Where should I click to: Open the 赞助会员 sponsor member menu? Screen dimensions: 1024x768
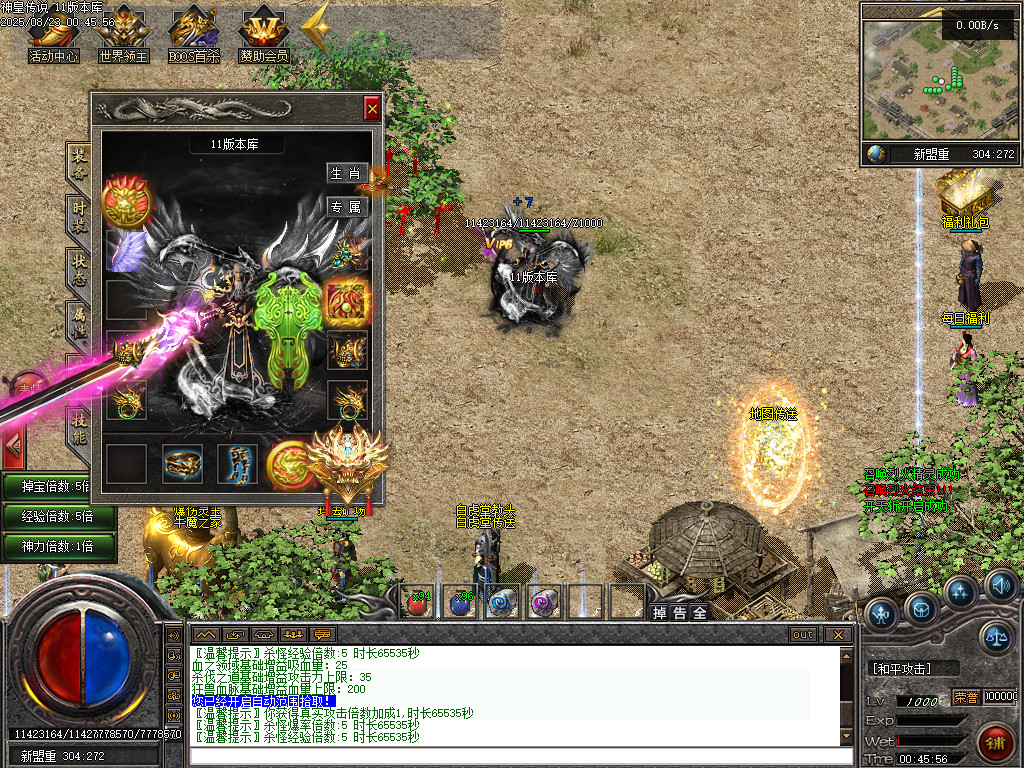click(263, 36)
